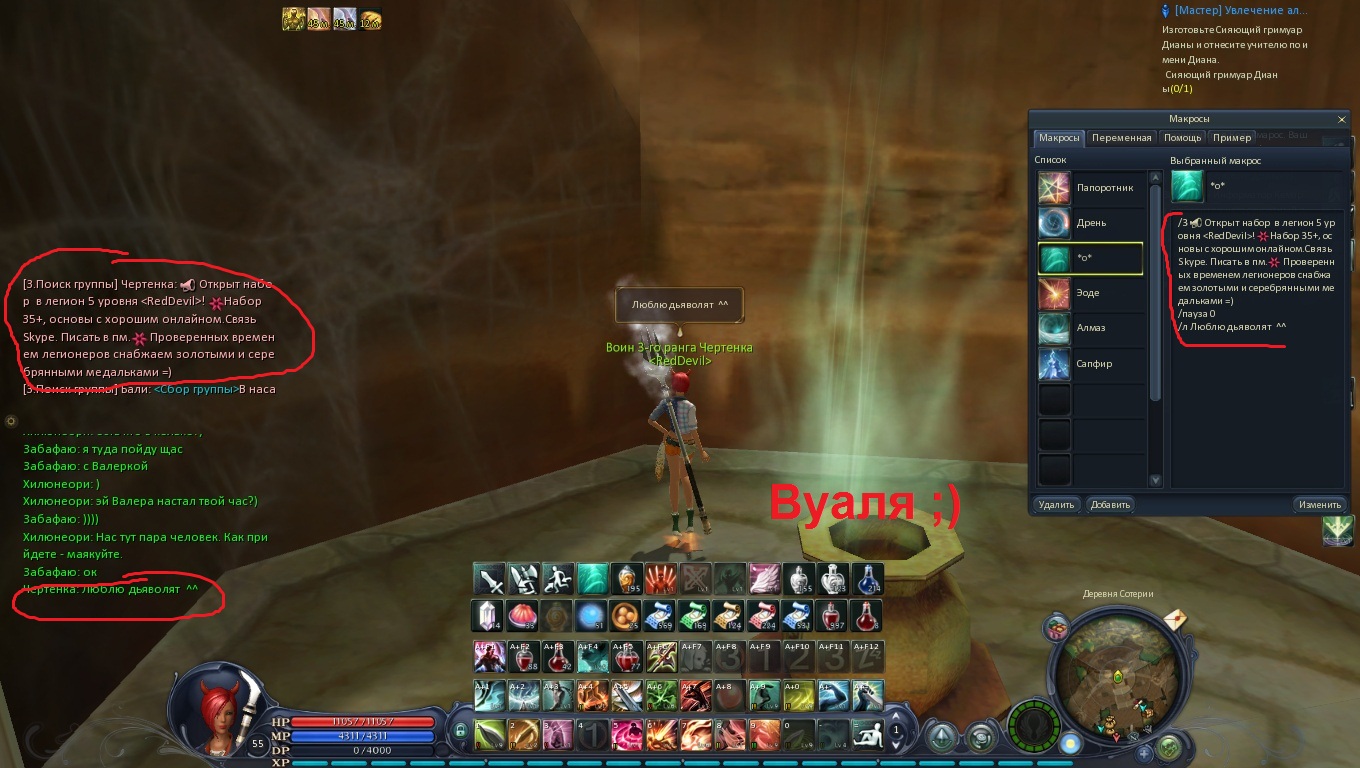Show the Пример tab

point(1231,138)
